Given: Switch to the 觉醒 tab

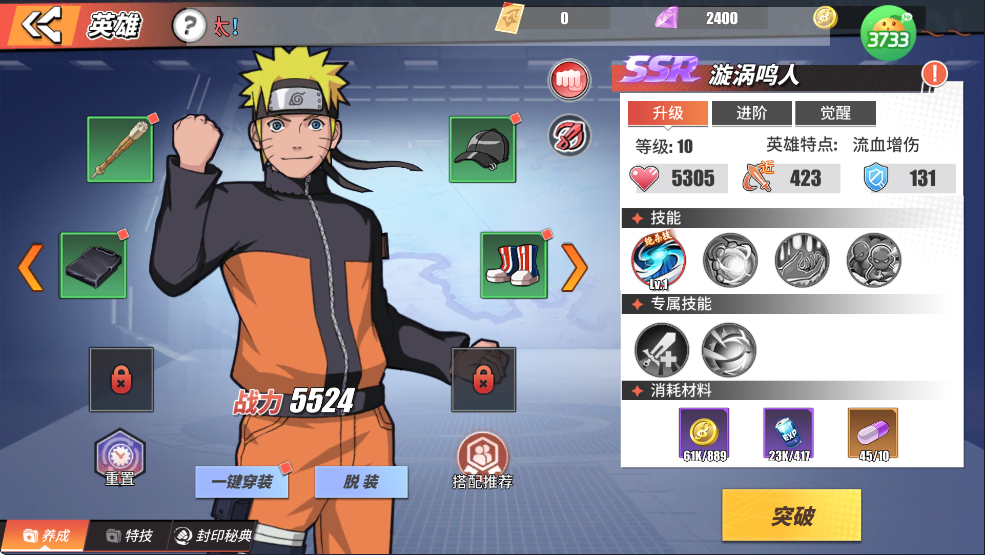Looking at the screenshot, I should (835, 113).
